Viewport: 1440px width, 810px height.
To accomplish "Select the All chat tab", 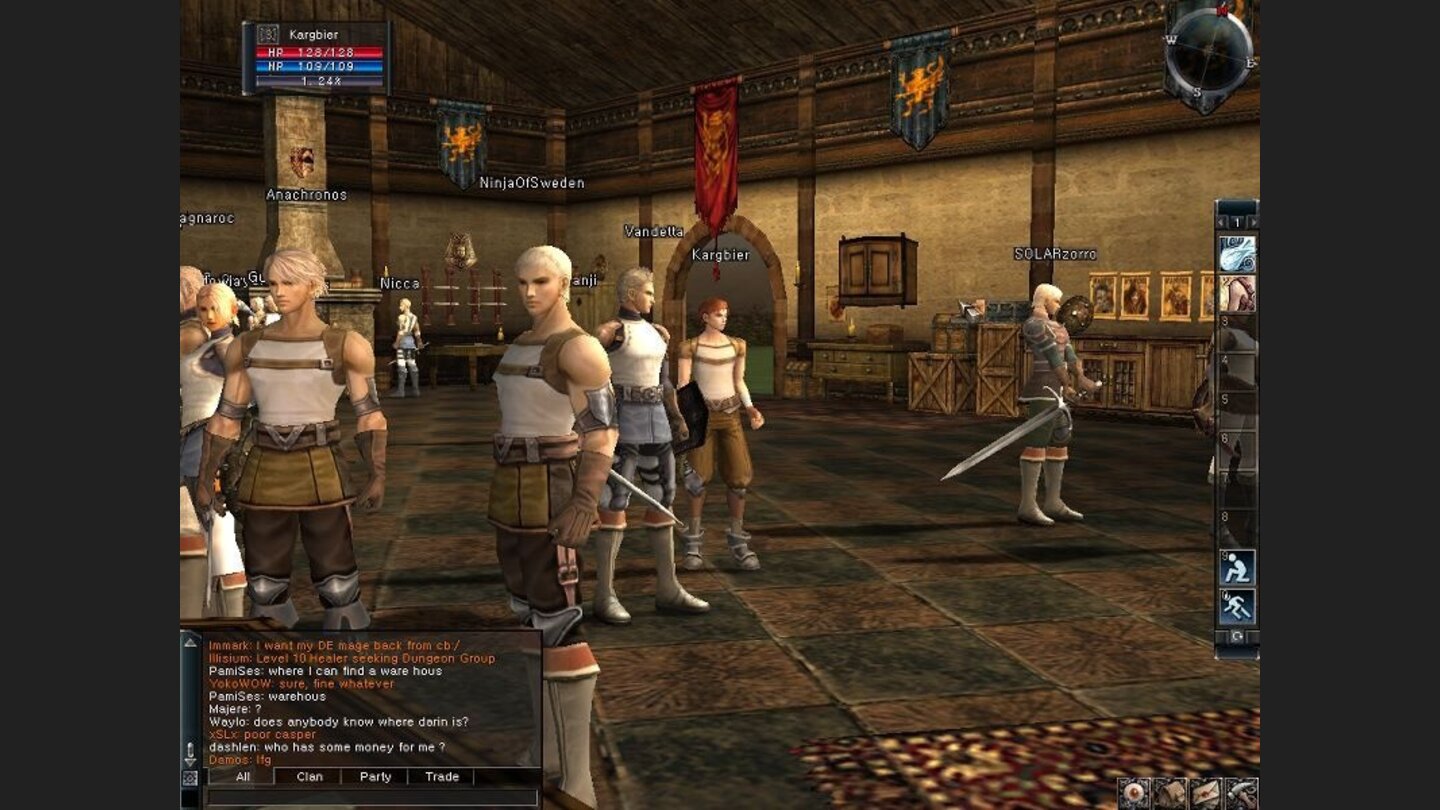I will point(242,777).
